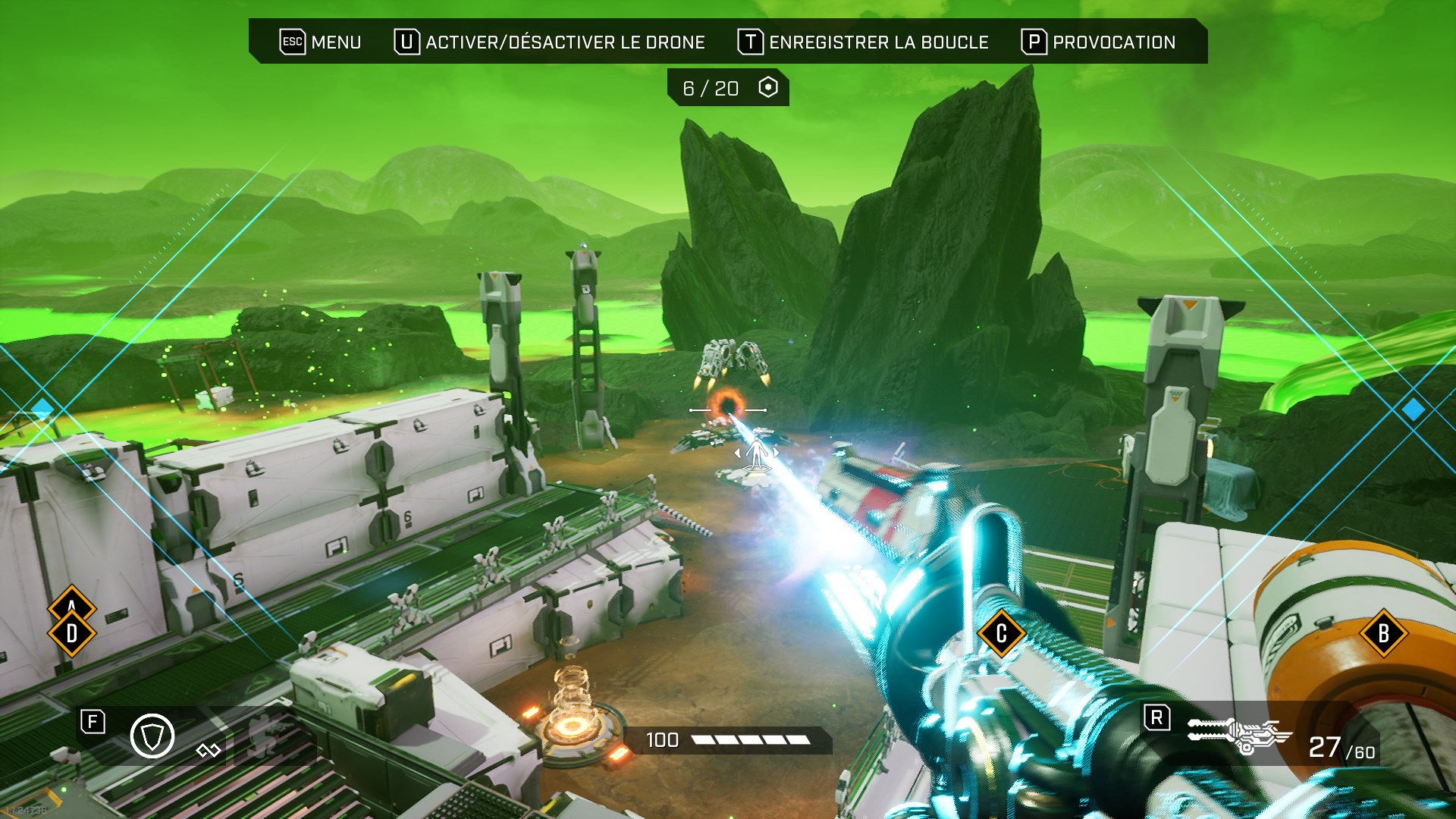Choose objective marker D
Viewport: 1456px width, 819px height.
click(x=72, y=634)
